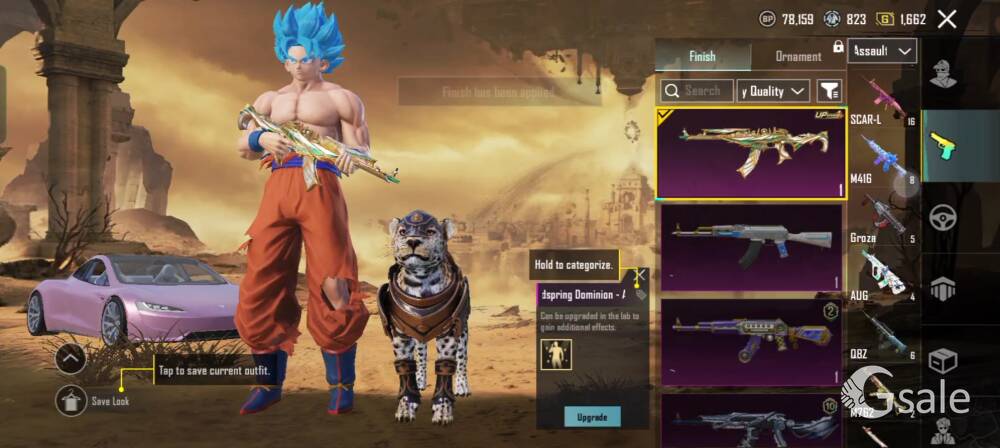Expand the up-arrow button above Save Look
This screenshot has height=448, width=1000.
pyautogui.click(x=70, y=359)
